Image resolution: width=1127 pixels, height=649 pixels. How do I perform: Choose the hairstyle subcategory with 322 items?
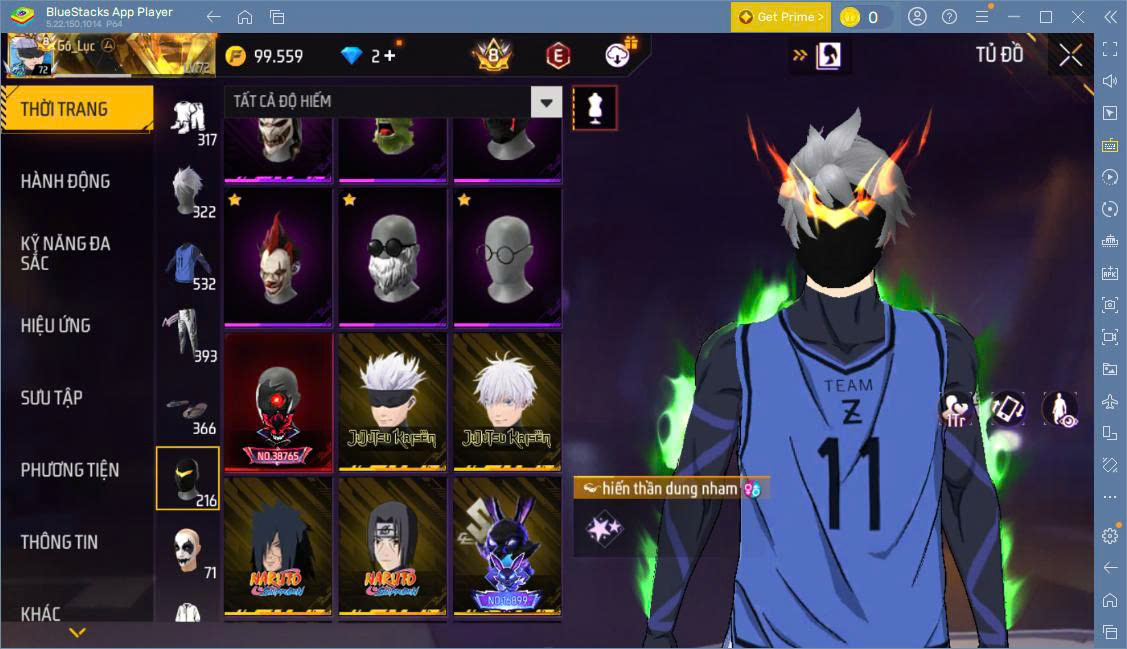tap(187, 192)
